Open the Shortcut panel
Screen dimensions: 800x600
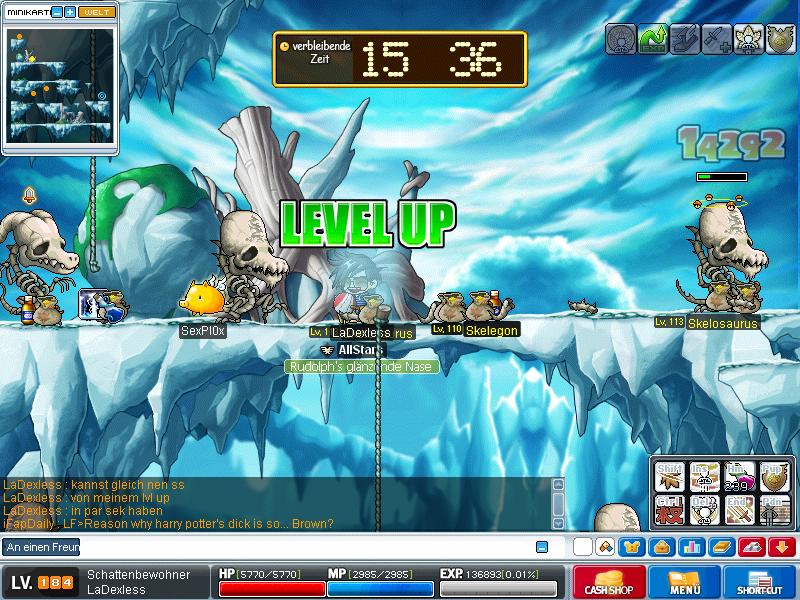coord(760,583)
